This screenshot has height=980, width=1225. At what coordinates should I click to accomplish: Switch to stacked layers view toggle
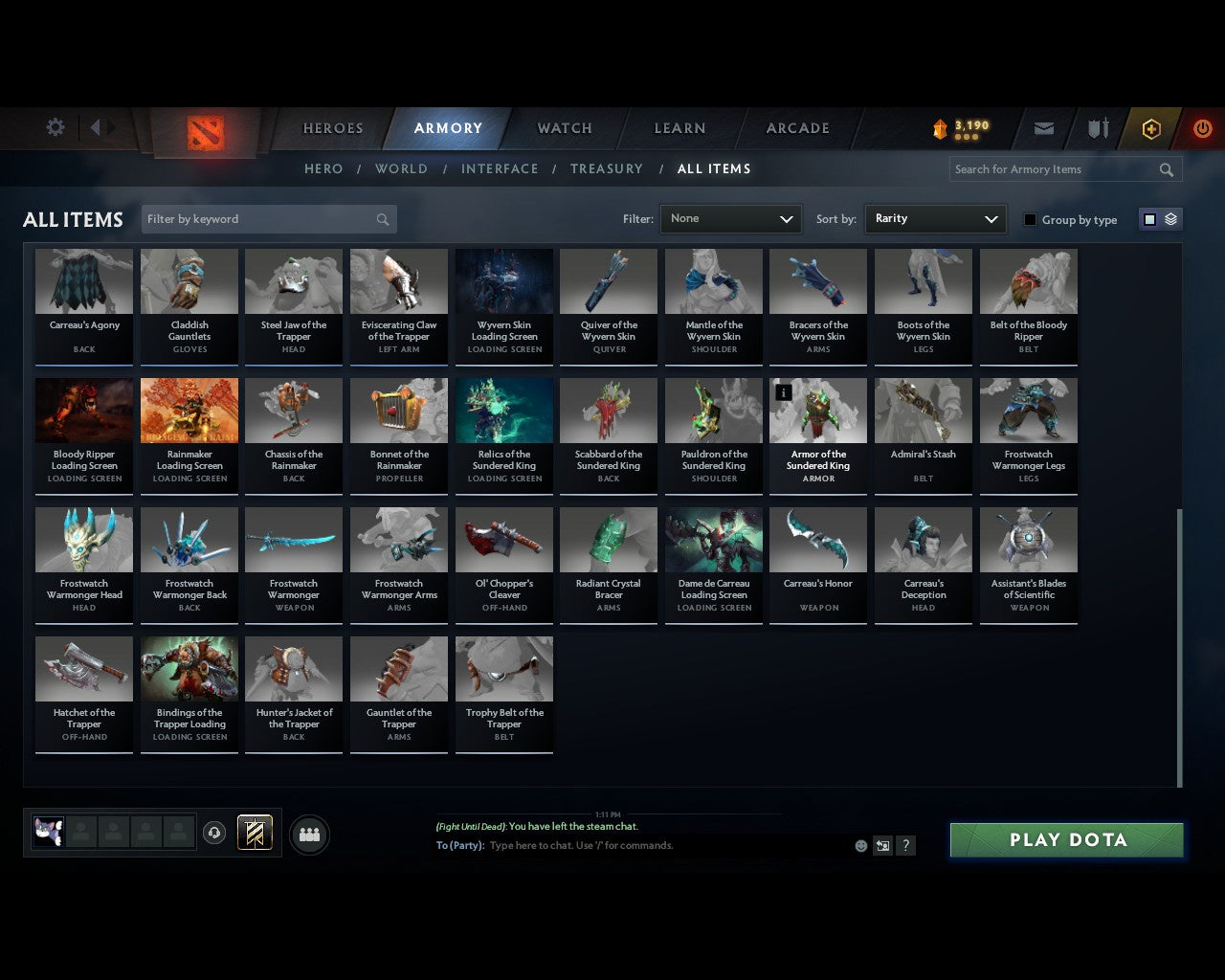click(x=1169, y=218)
